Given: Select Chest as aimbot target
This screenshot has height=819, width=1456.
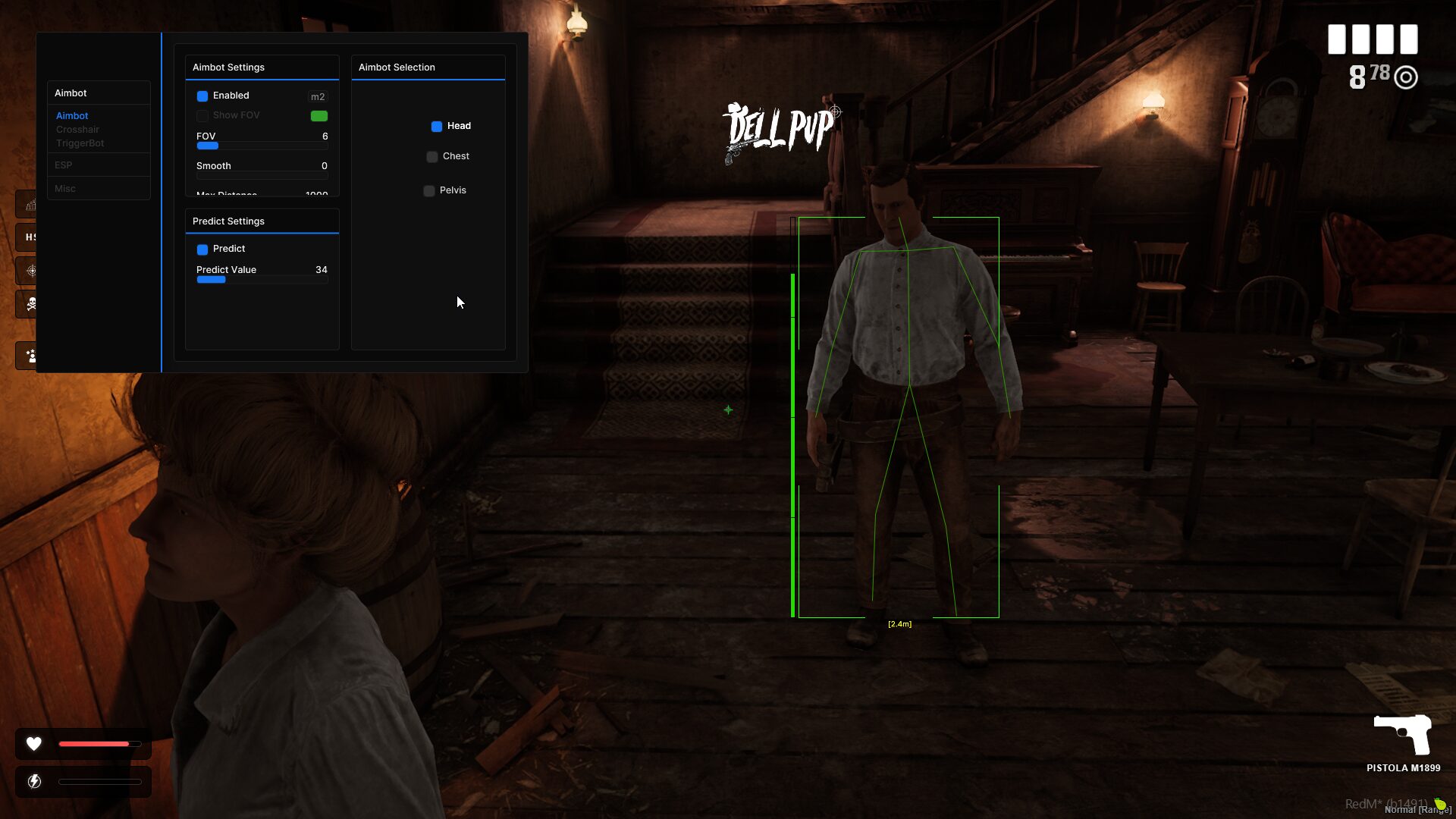Looking at the screenshot, I should coord(432,157).
